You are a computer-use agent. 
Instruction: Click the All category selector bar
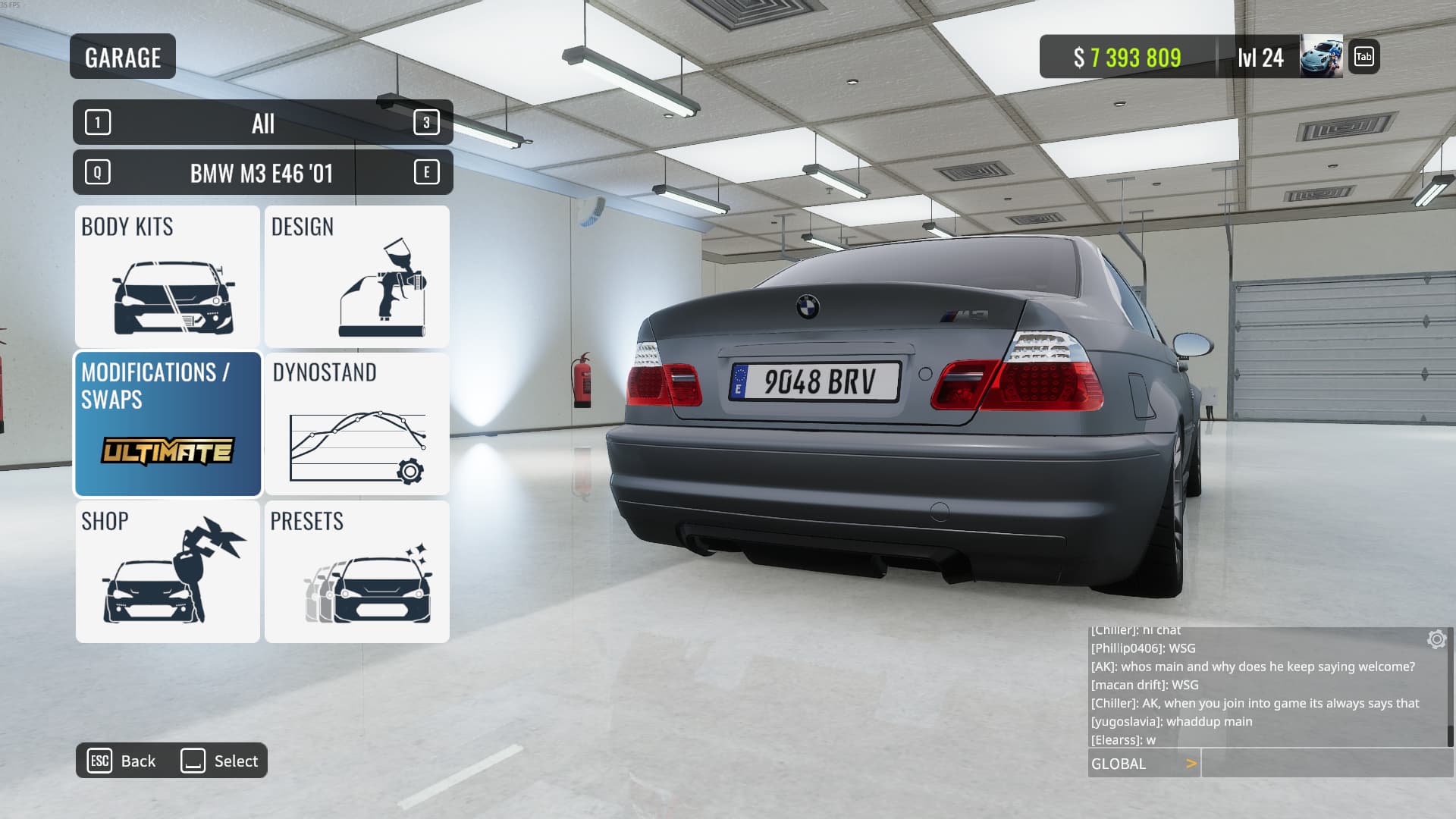click(x=262, y=123)
